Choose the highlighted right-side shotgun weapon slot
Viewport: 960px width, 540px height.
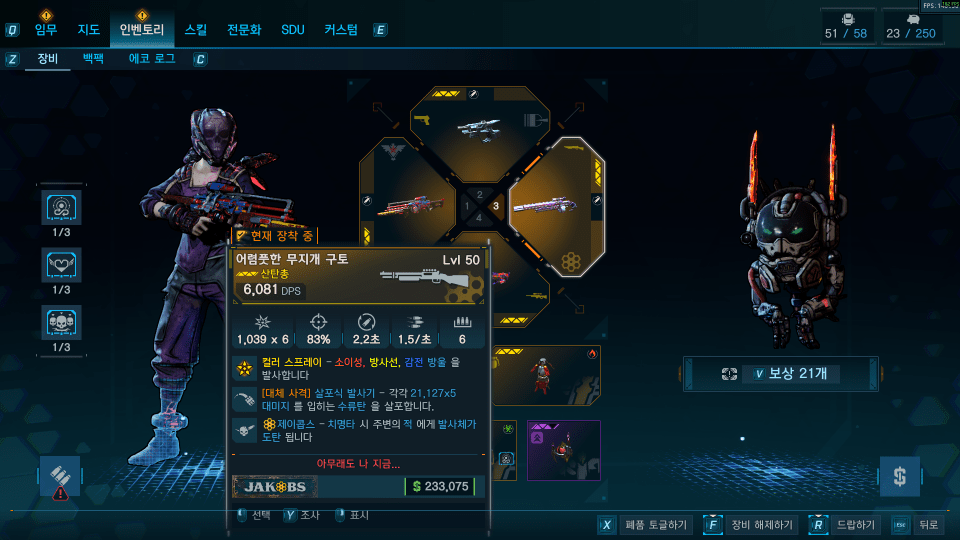tap(556, 205)
